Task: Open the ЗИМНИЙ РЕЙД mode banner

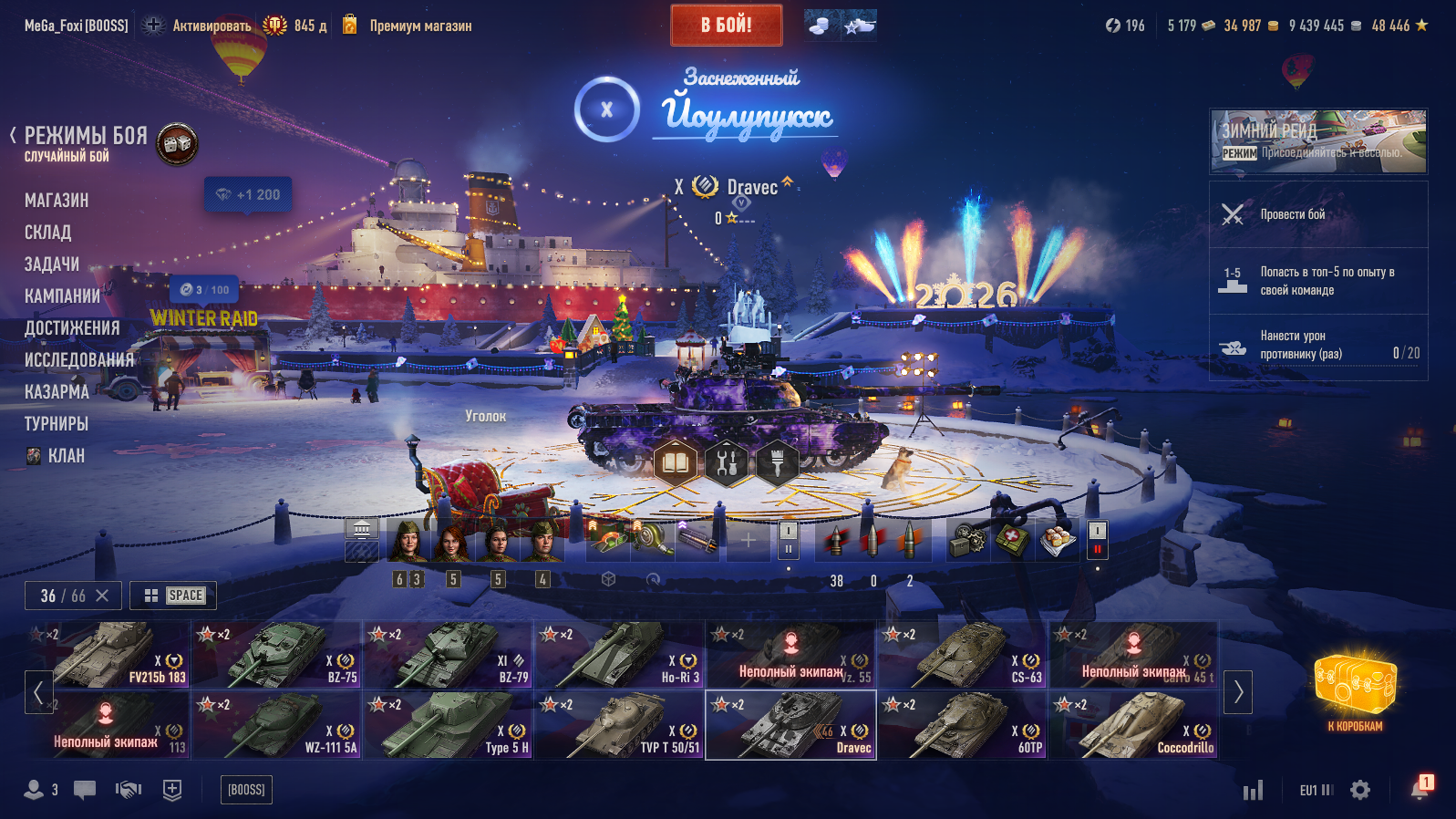Action: [x=1318, y=141]
